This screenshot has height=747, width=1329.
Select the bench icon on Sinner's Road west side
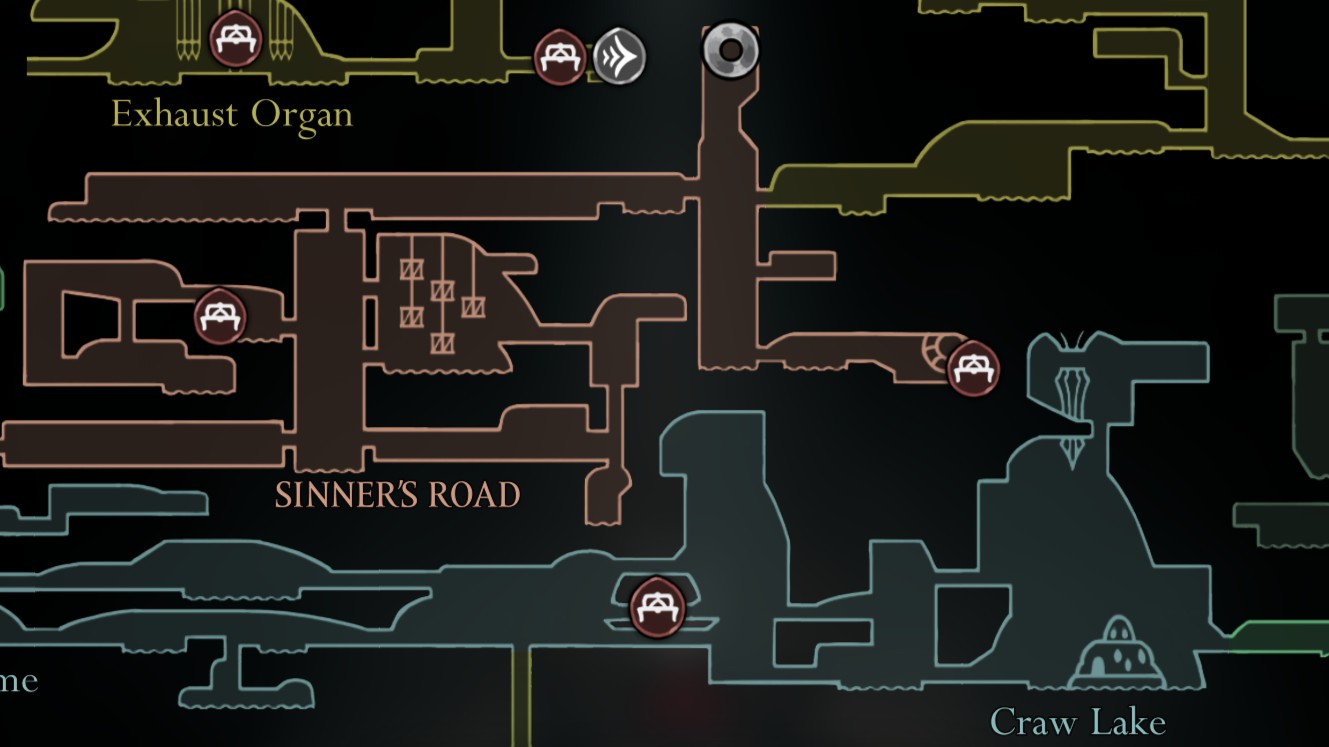point(219,316)
